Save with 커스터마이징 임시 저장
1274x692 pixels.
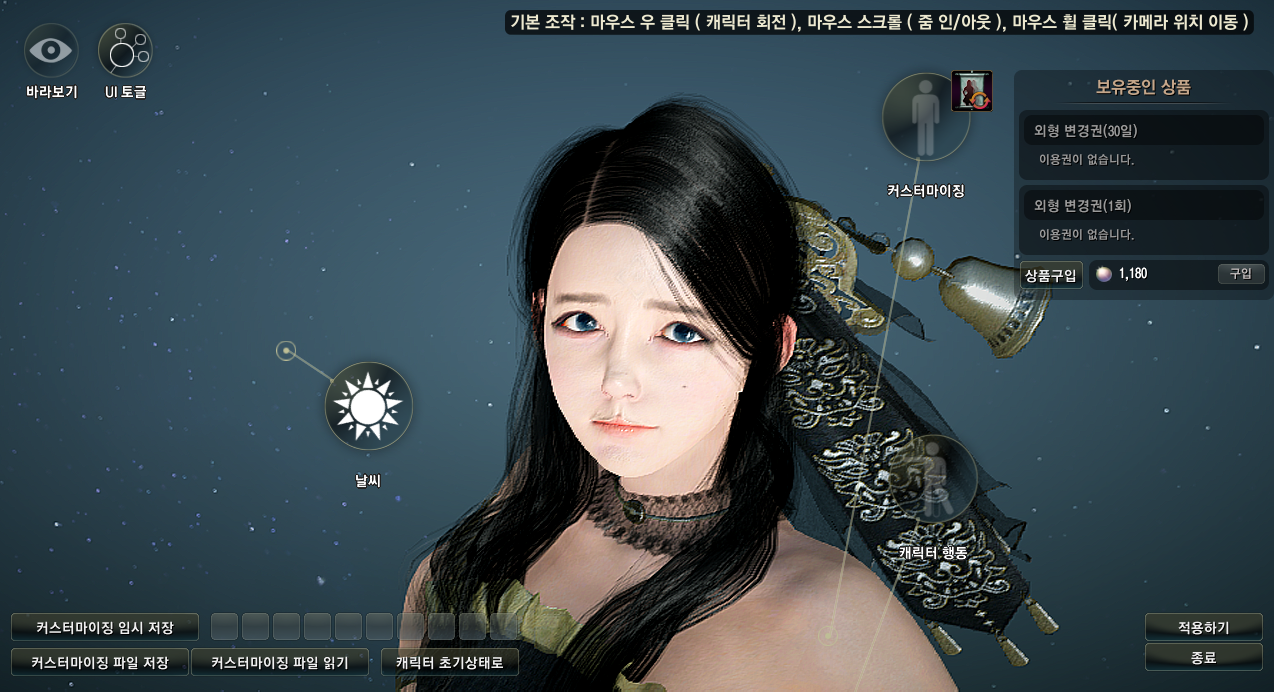(105, 628)
